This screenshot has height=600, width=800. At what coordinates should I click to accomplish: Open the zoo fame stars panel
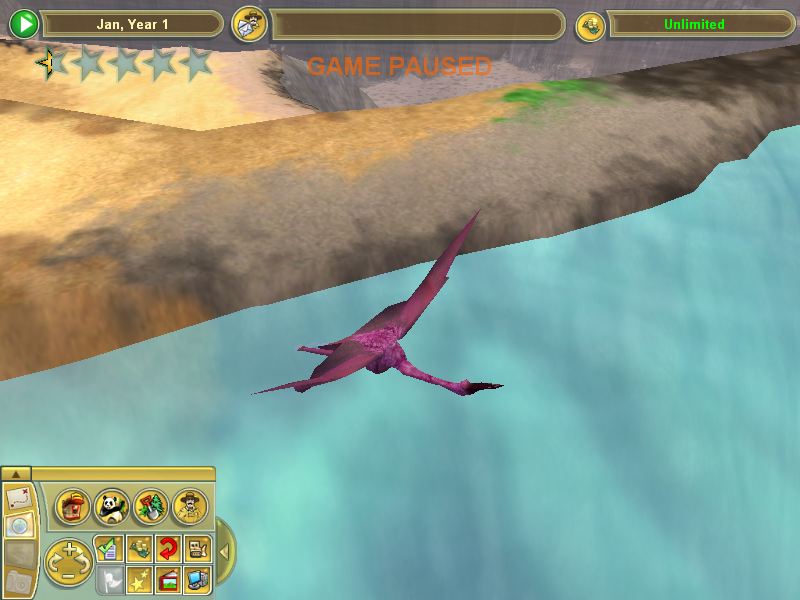[139, 579]
